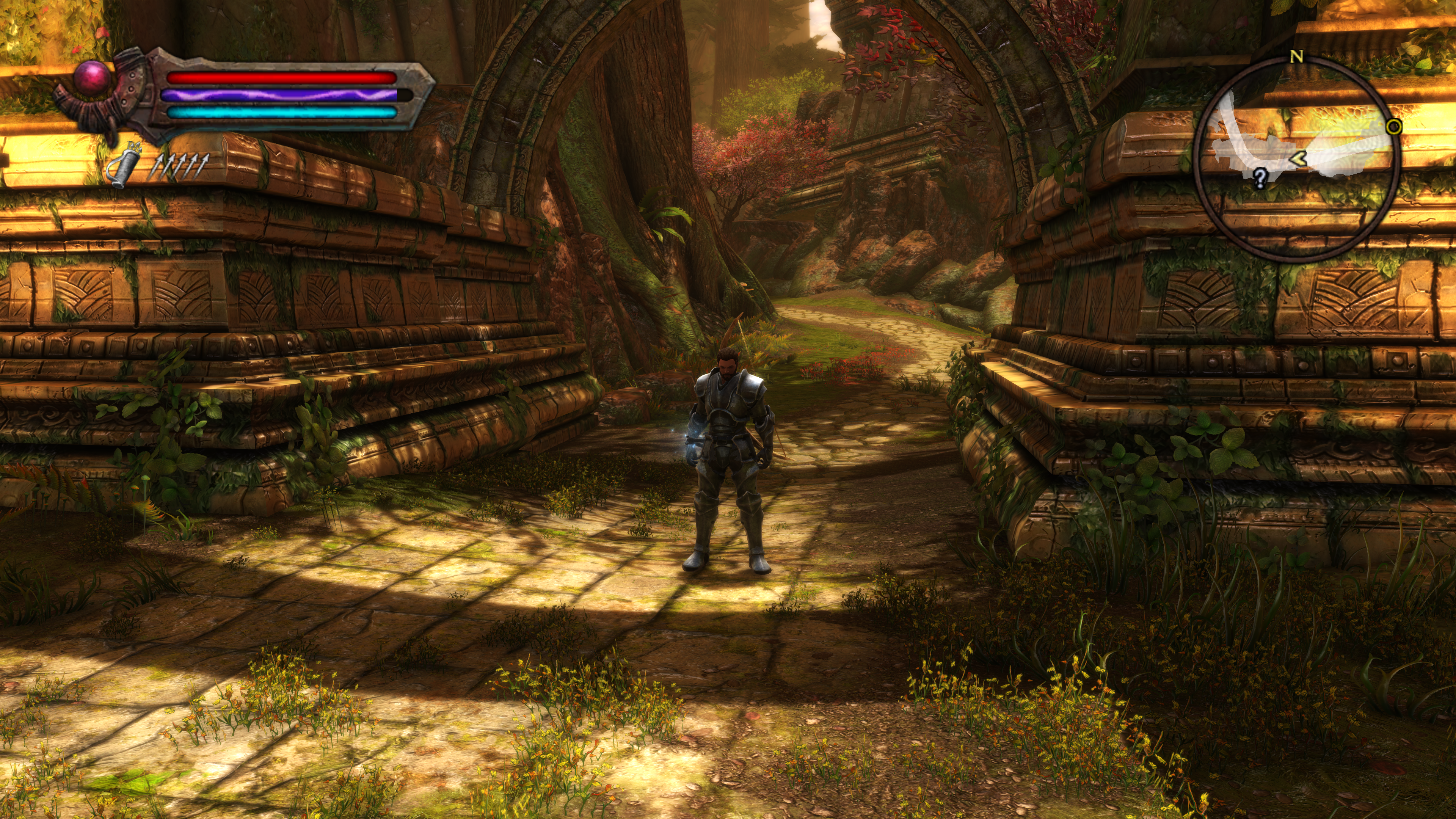This screenshot has height=819, width=1456.
Task: Click the purple fate orb
Action: pos(93,78)
